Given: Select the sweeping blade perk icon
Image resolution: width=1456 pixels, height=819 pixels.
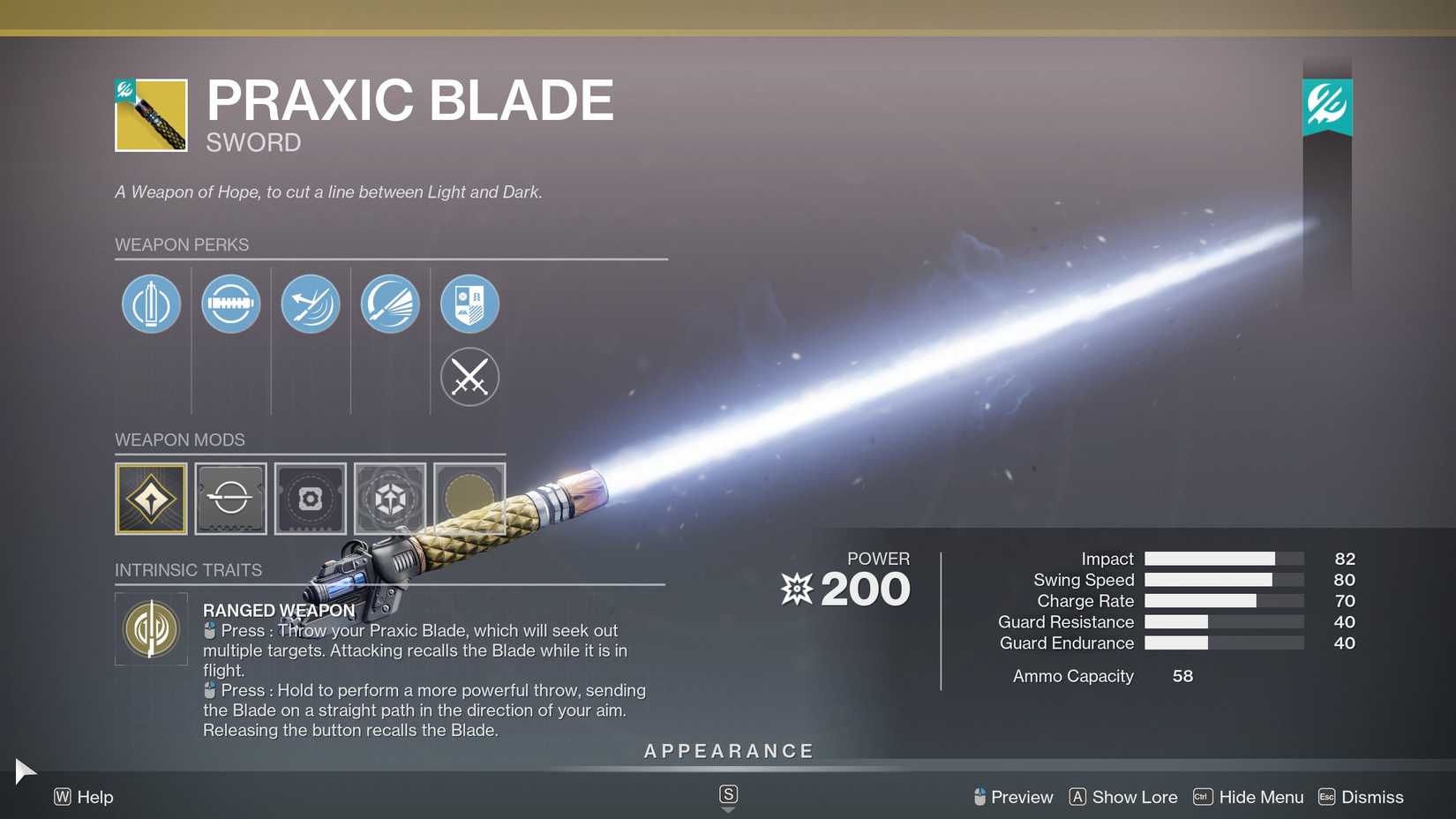Looking at the screenshot, I should (390, 304).
